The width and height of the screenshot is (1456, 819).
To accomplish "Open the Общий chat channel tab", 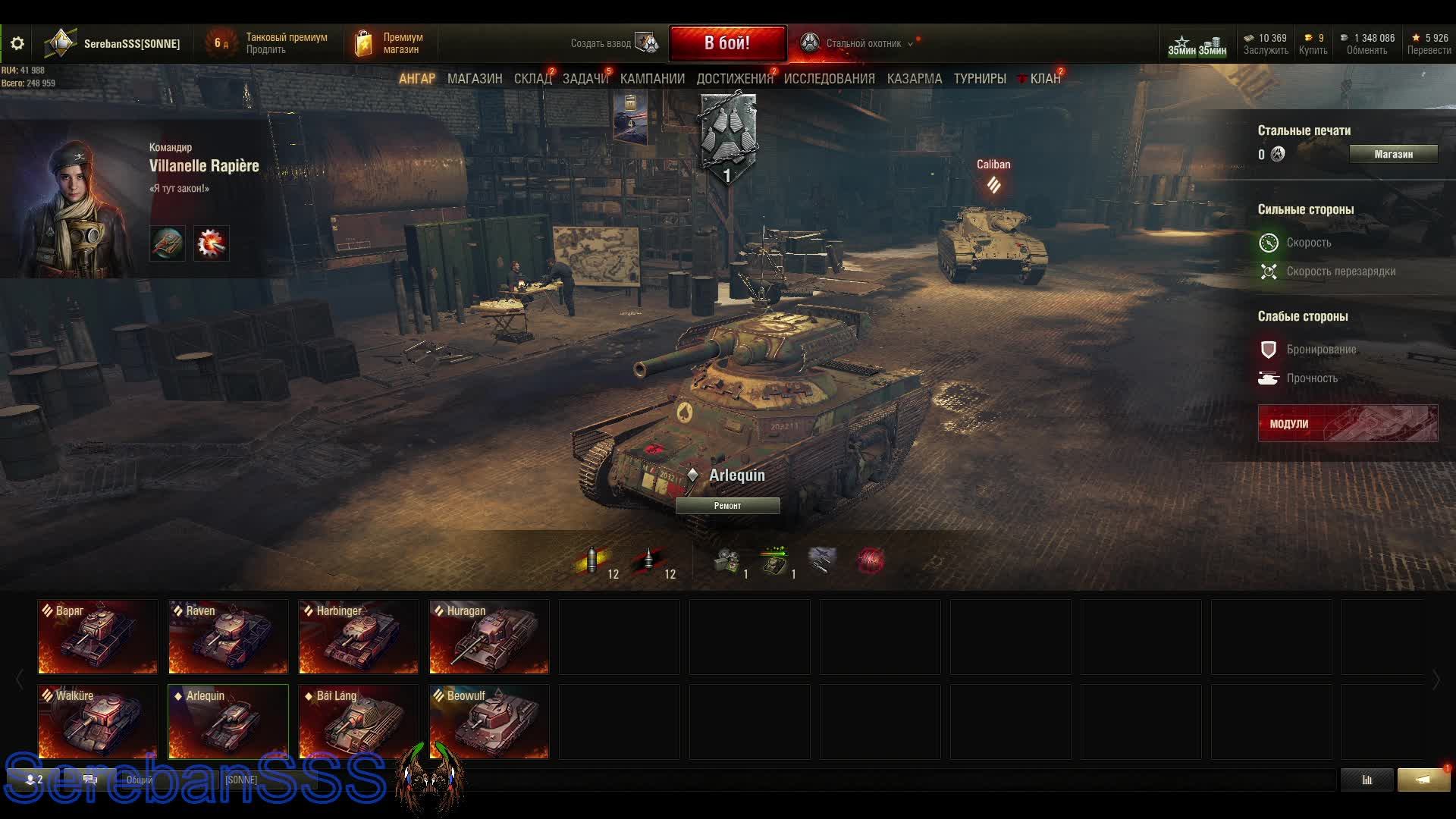I will pos(140,780).
